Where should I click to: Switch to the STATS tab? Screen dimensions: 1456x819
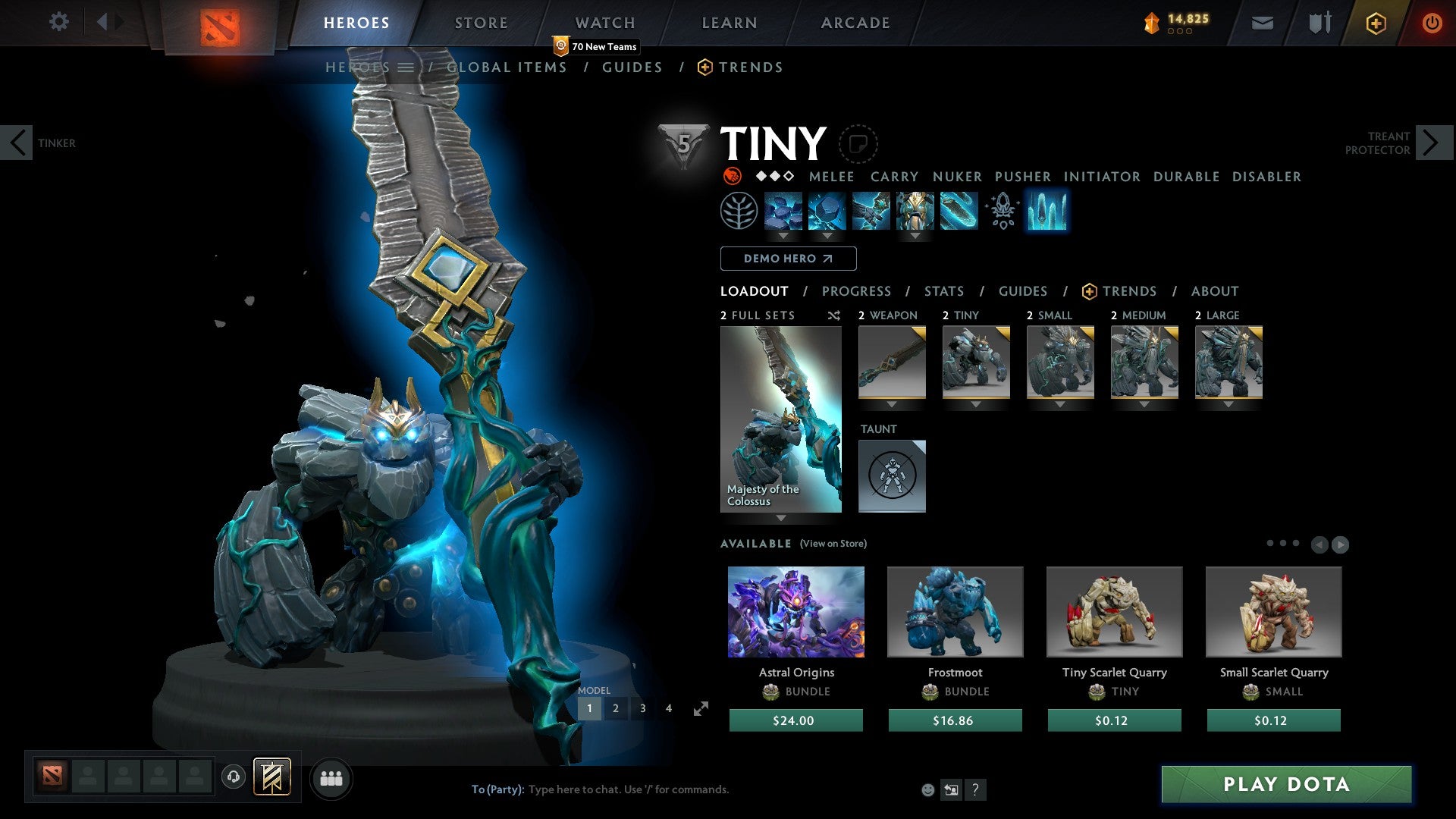(943, 291)
